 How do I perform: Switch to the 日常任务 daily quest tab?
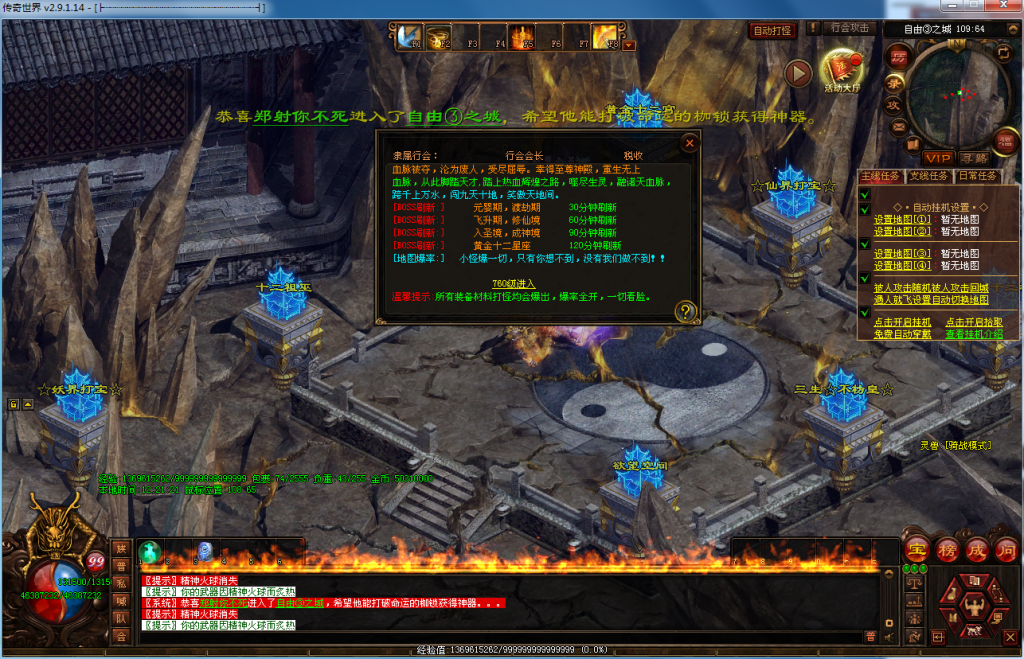pos(977,176)
